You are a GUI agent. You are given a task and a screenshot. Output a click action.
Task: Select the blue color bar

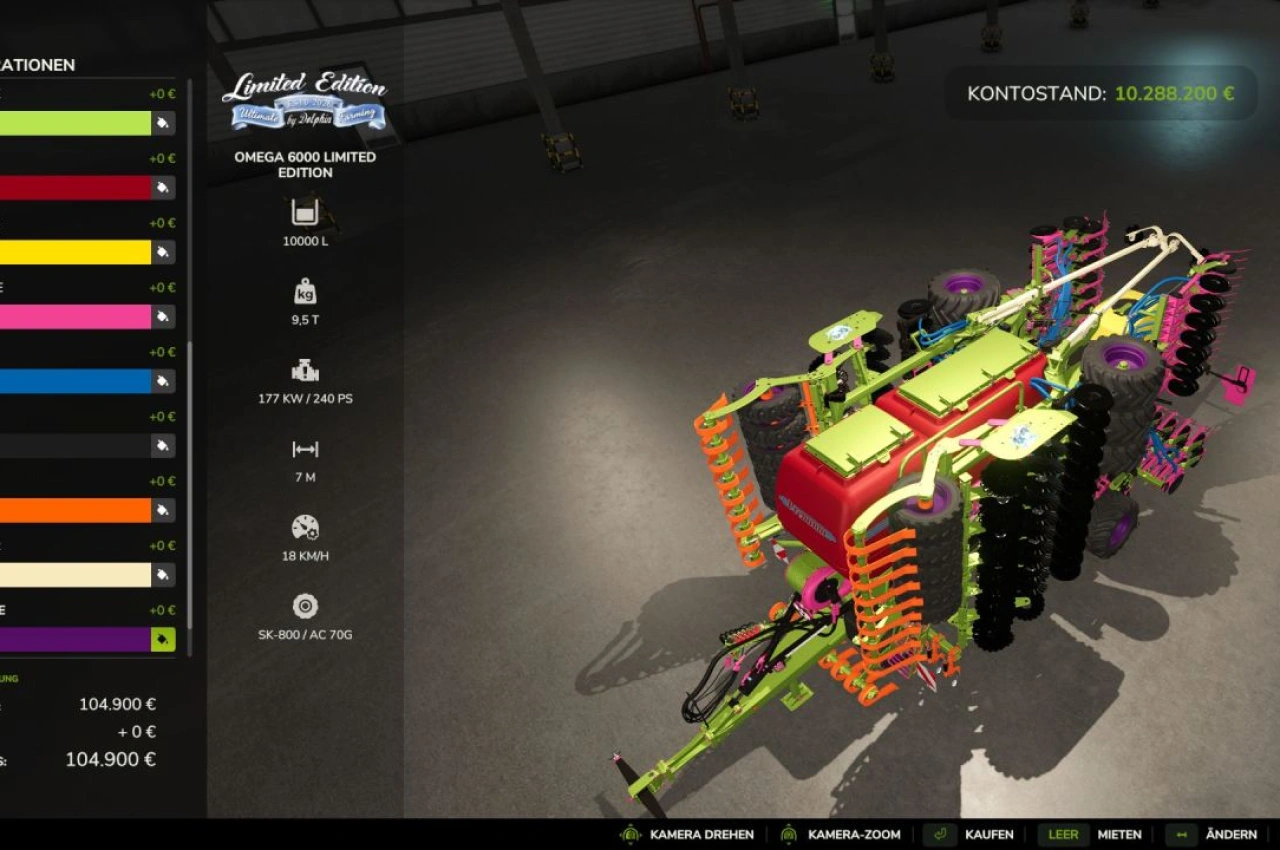[75, 381]
